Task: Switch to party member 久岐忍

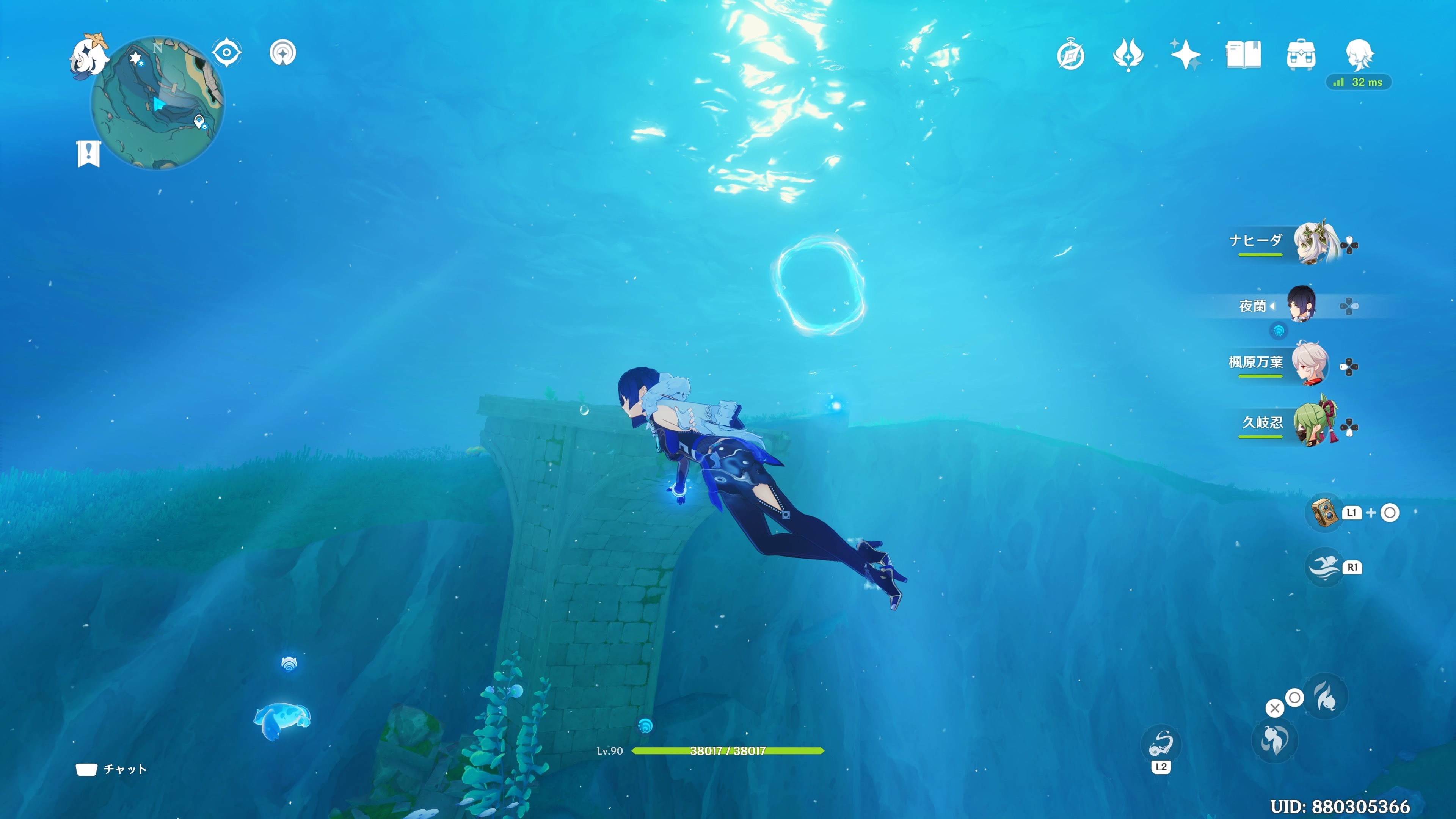Action: tap(1315, 424)
